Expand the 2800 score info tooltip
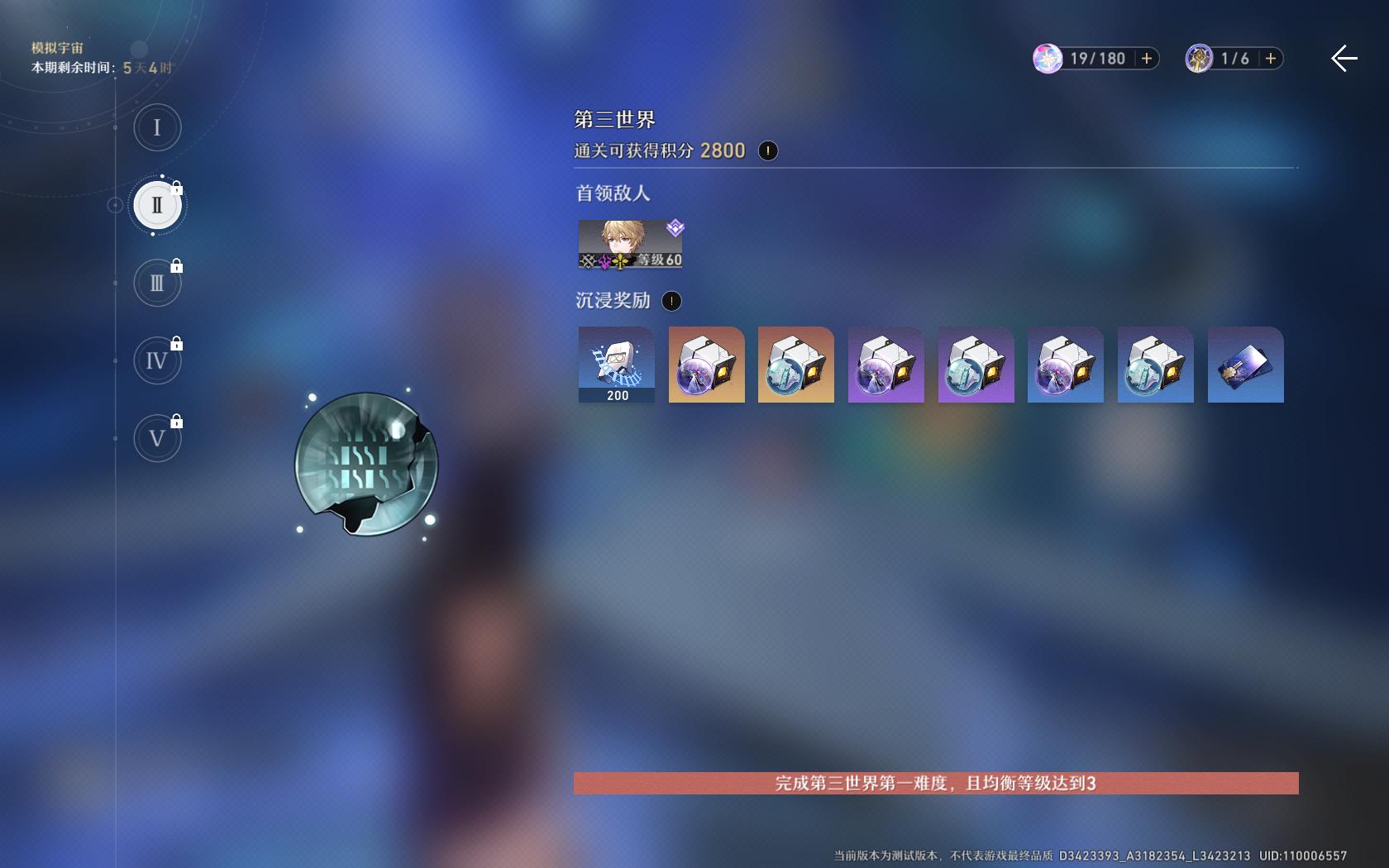The height and width of the screenshot is (868, 1389). [x=767, y=150]
